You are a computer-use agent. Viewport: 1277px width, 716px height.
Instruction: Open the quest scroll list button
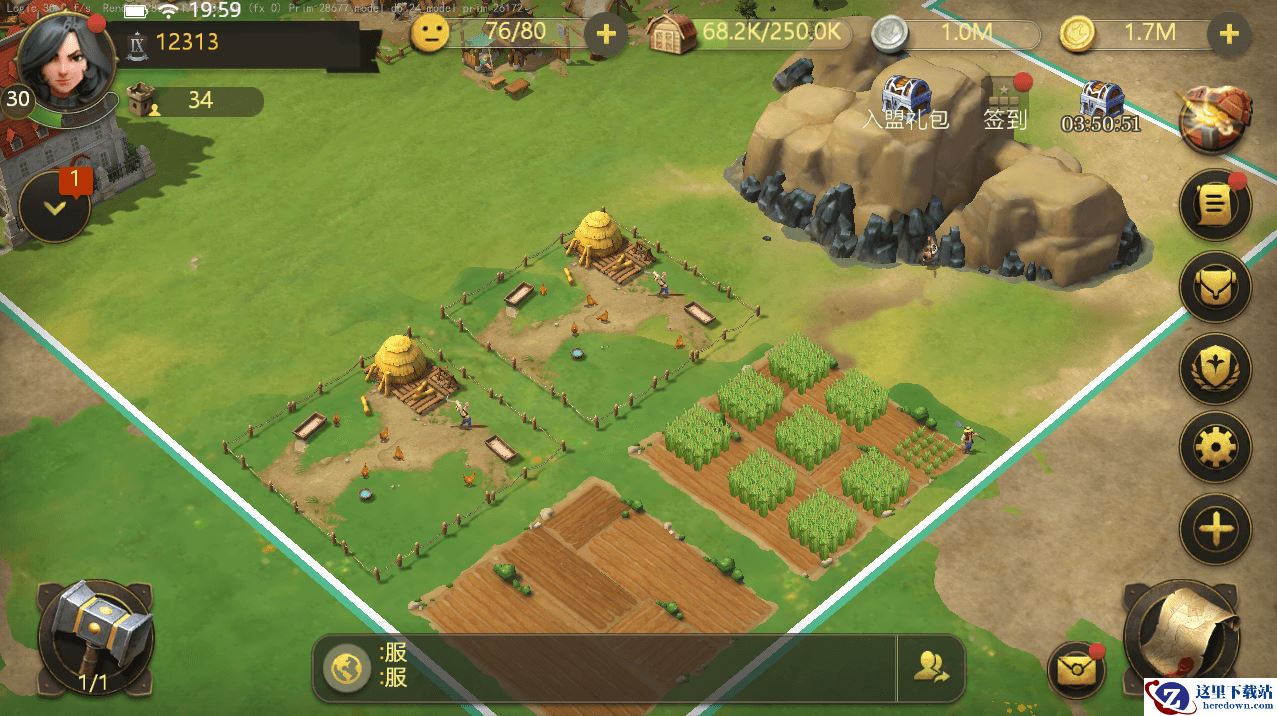coord(1215,206)
